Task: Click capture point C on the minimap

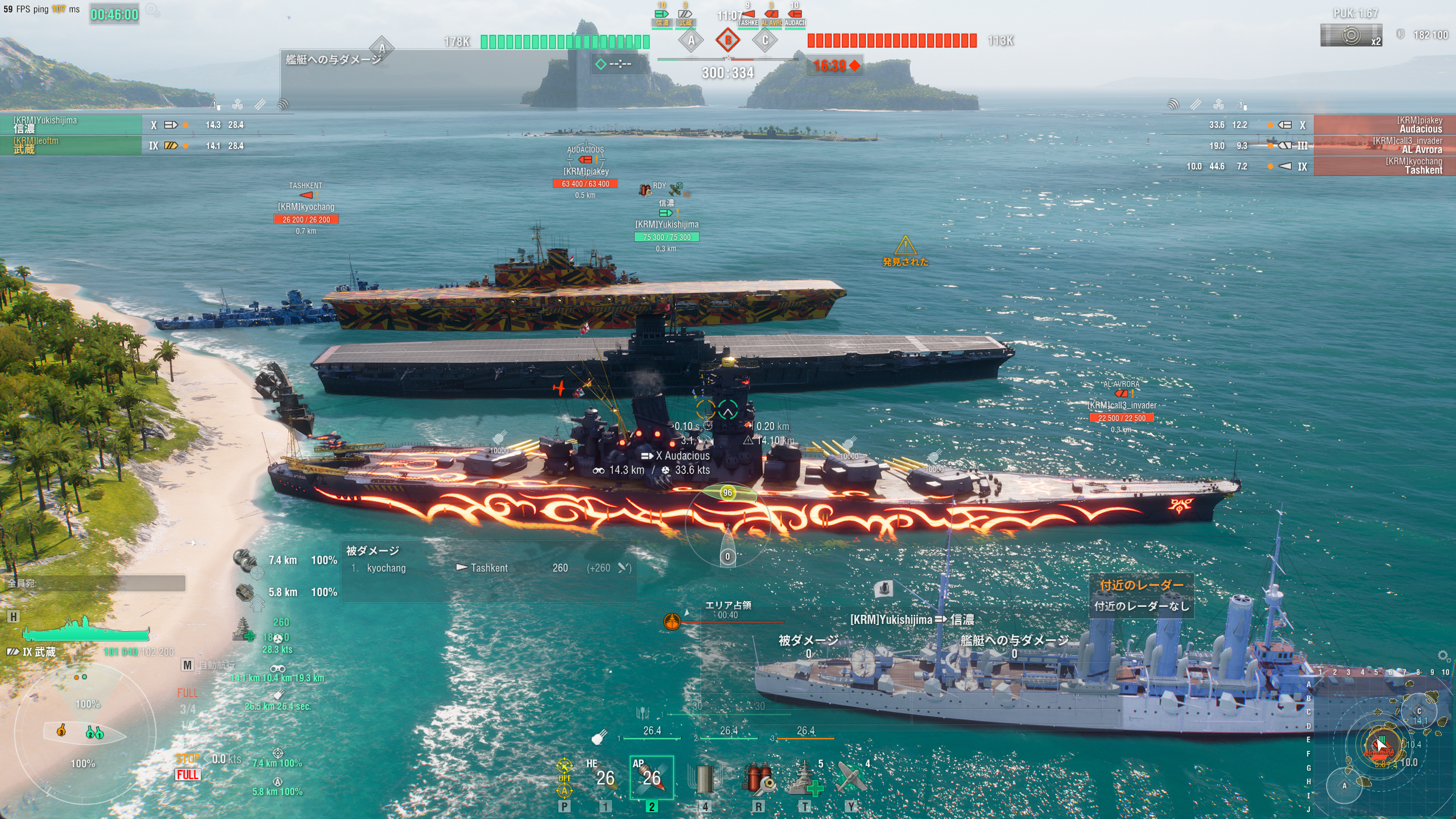Action: point(1418,711)
